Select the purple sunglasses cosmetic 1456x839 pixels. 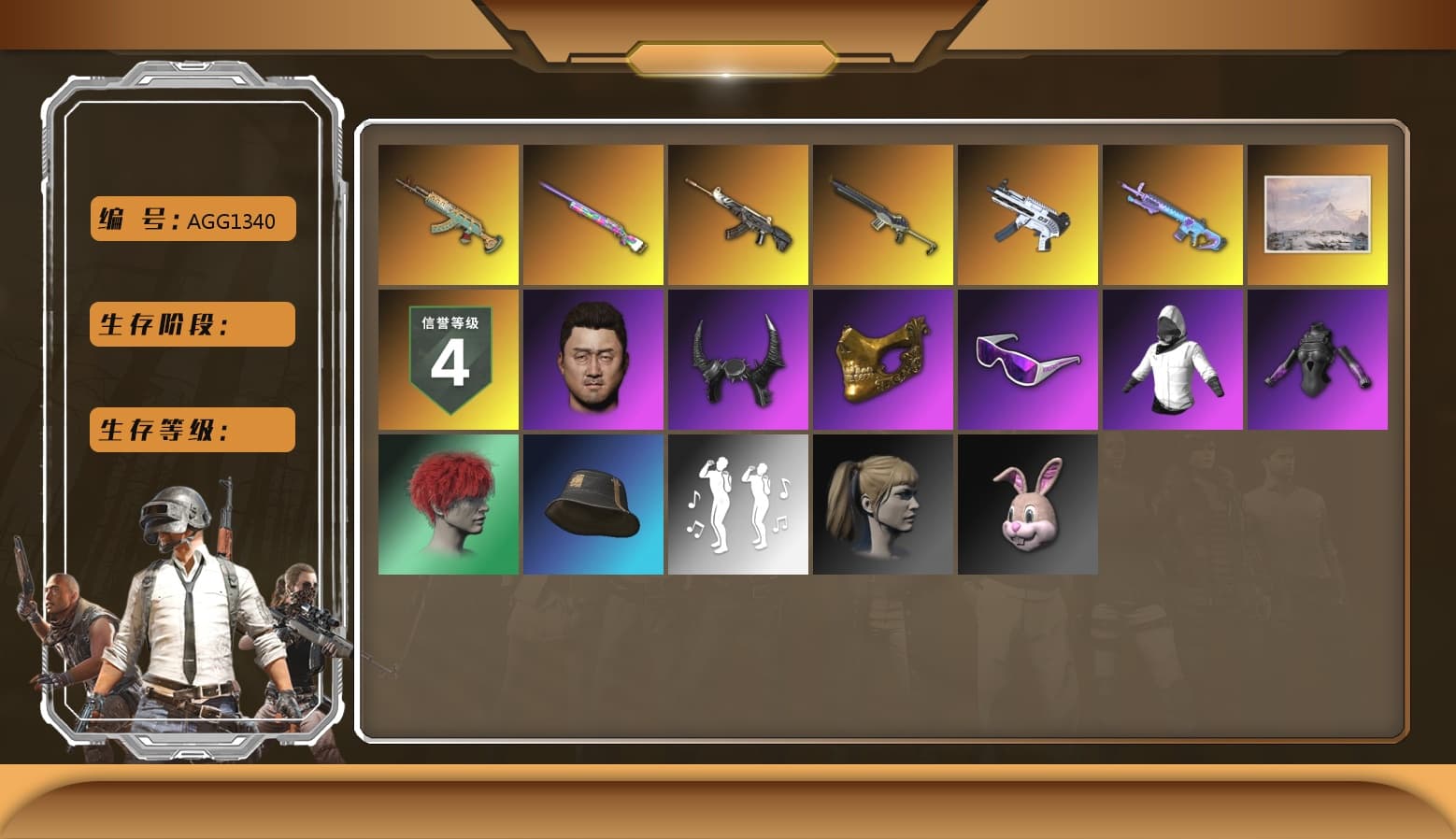click(x=1028, y=359)
